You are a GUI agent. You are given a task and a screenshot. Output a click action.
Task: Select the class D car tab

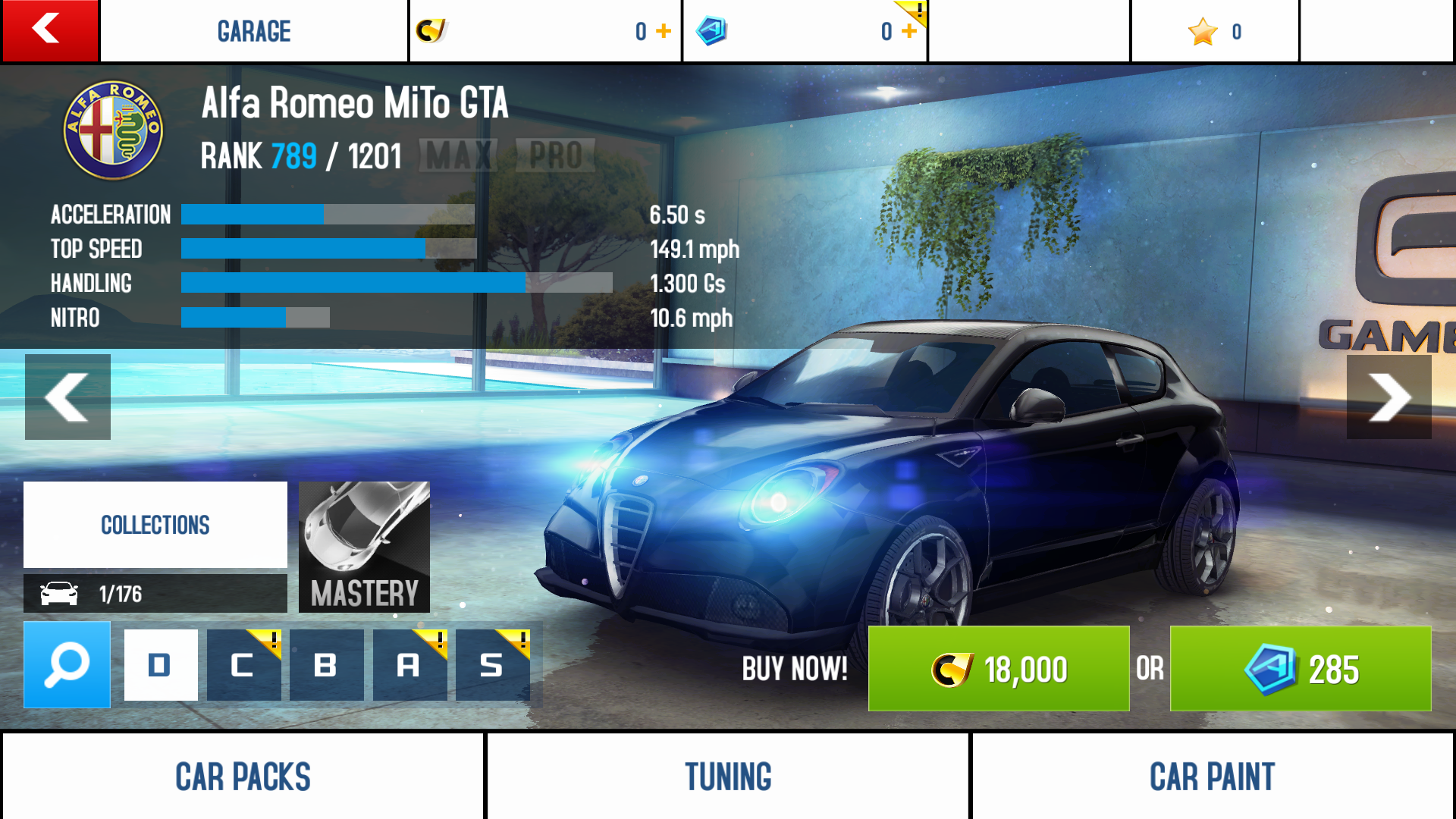161,665
